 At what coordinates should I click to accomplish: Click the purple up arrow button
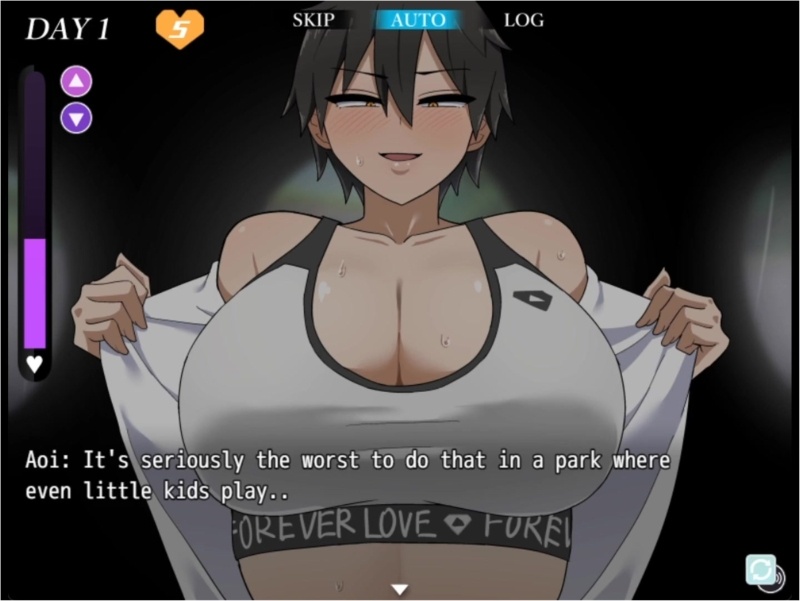[x=76, y=82]
